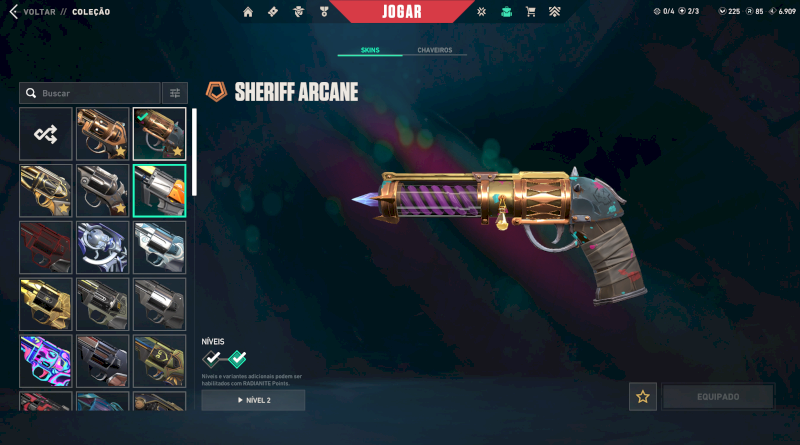Choose the random skin shuffle tile
The image size is (800, 445).
tap(46, 134)
